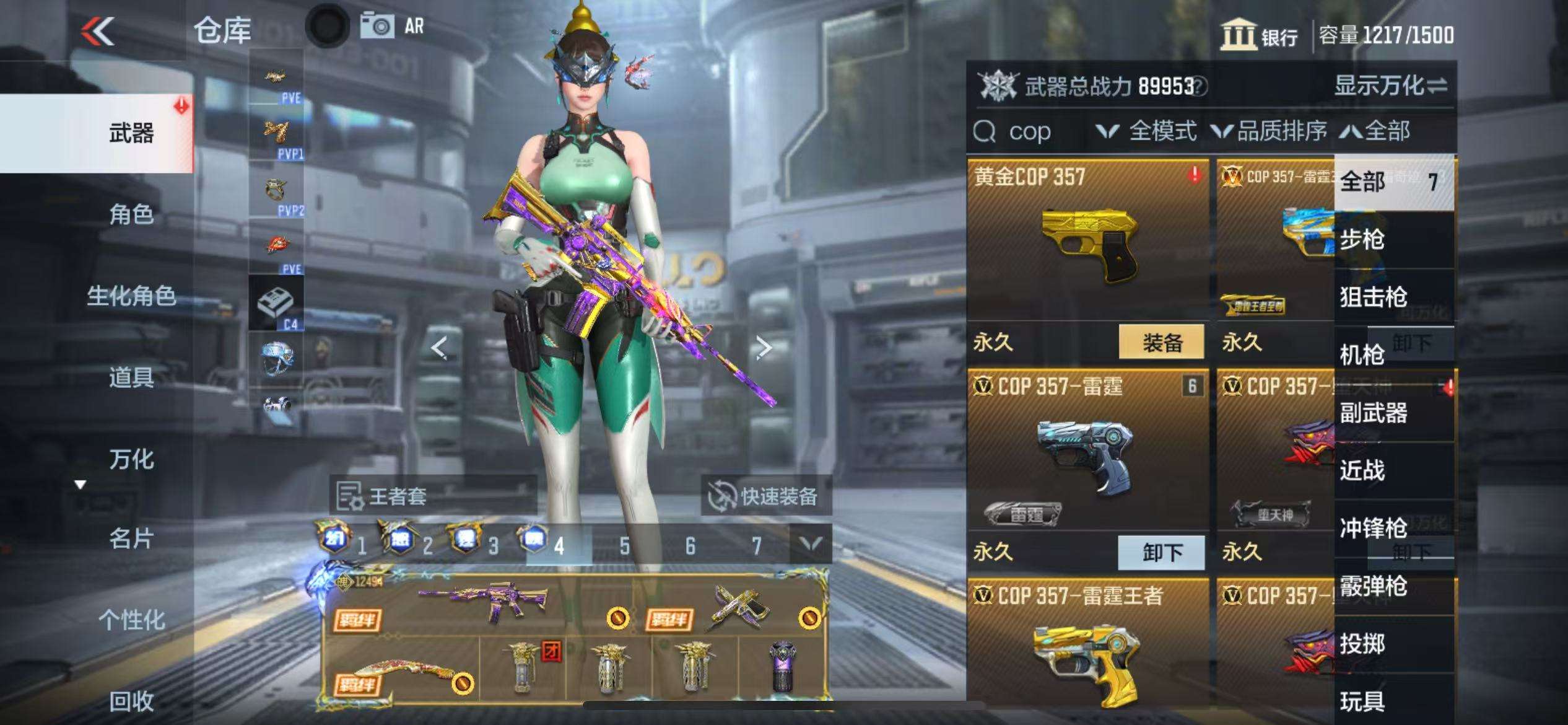Screen dimensions: 1568x725
Task: Open the 品质排序 sorting dropdown
Action: (1270, 131)
